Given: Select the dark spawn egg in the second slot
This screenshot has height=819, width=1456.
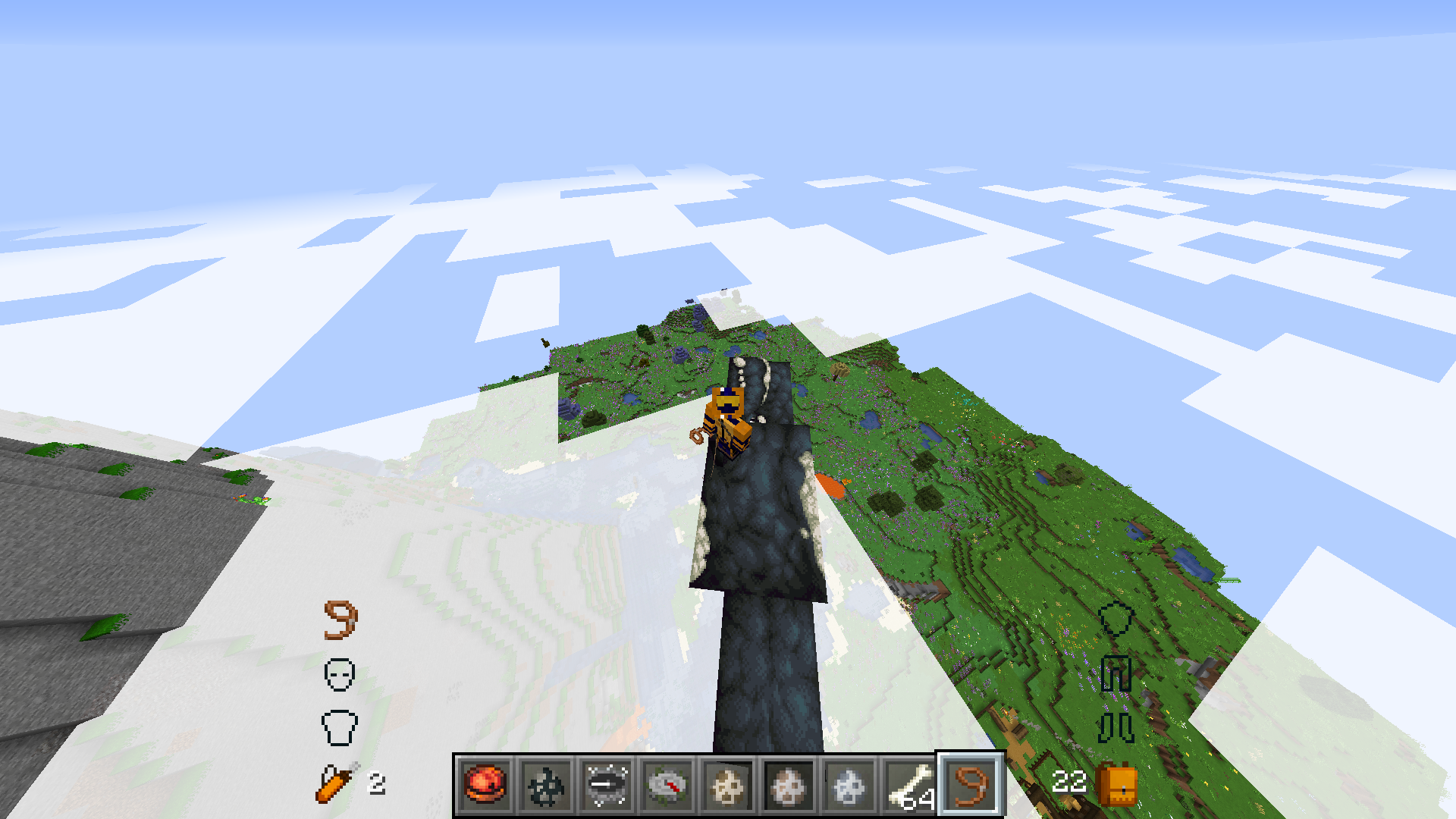Looking at the screenshot, I should tap(546, 785).
